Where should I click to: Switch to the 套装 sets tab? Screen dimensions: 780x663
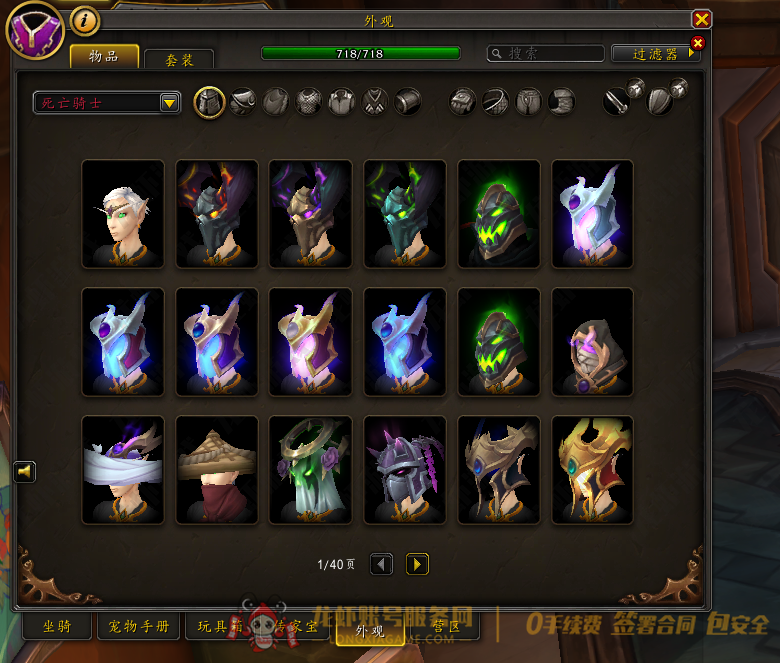180,59
